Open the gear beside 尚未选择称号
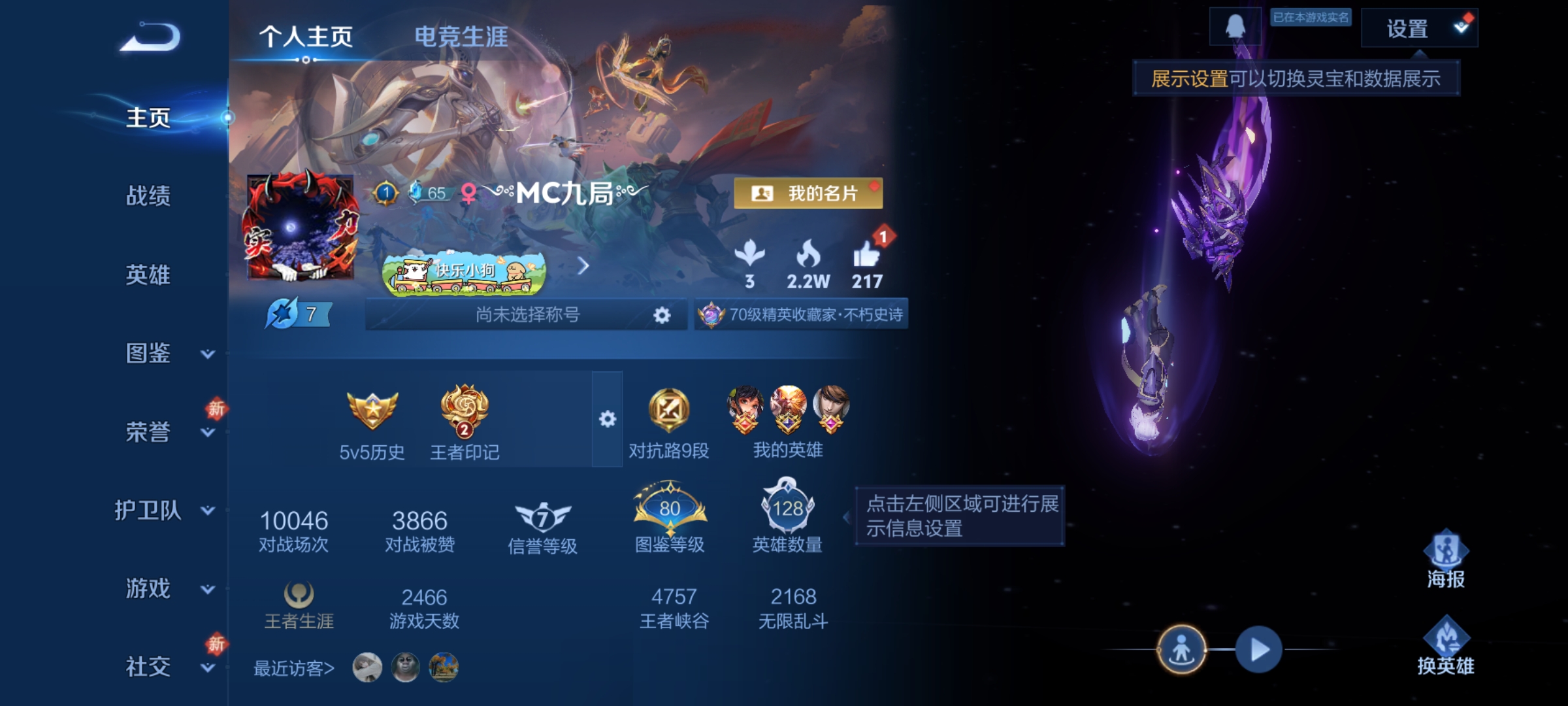The image size is (1568, 706). pos(662,315)
